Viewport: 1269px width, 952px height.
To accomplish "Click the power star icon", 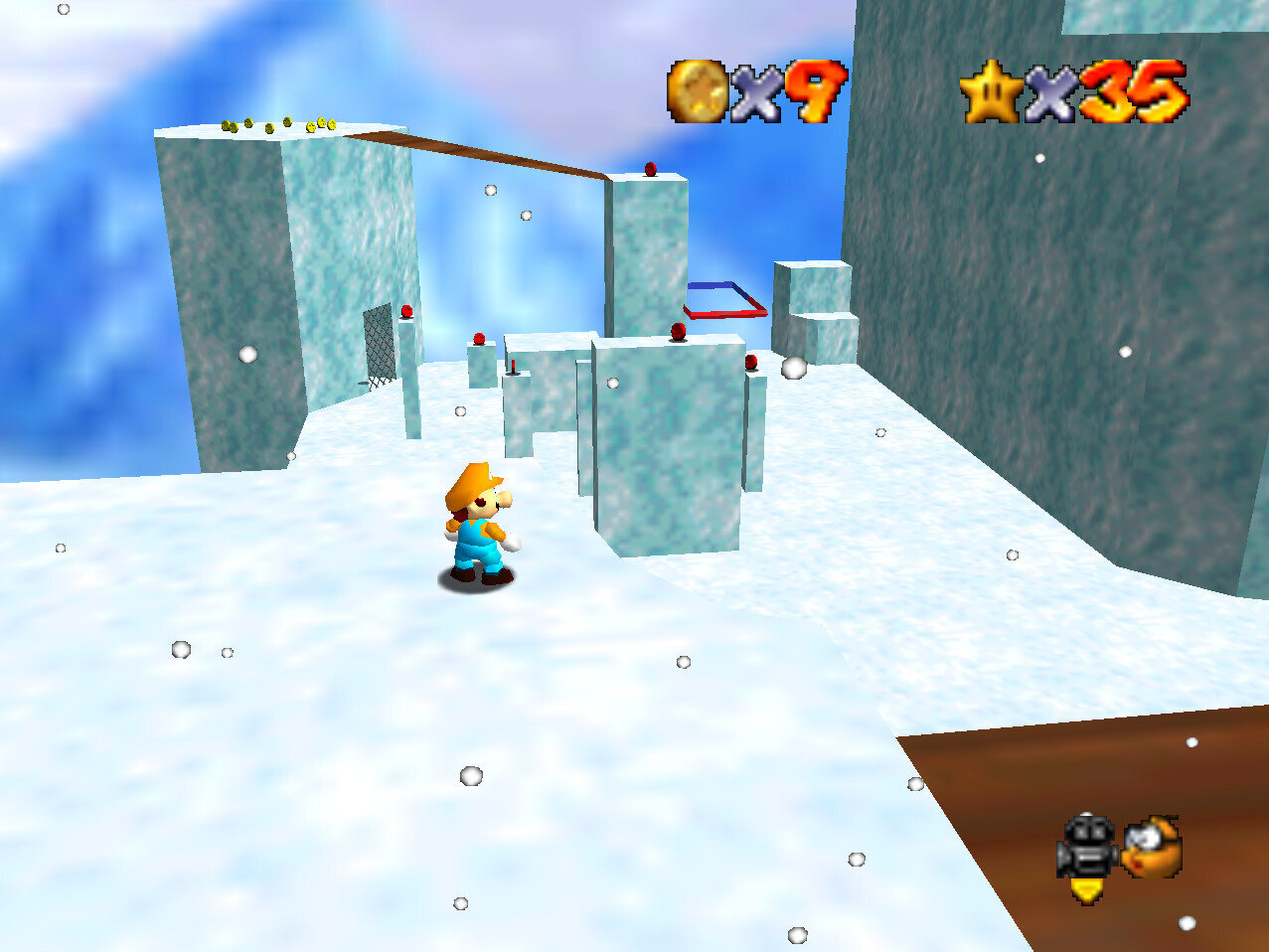I will (991, 92).
